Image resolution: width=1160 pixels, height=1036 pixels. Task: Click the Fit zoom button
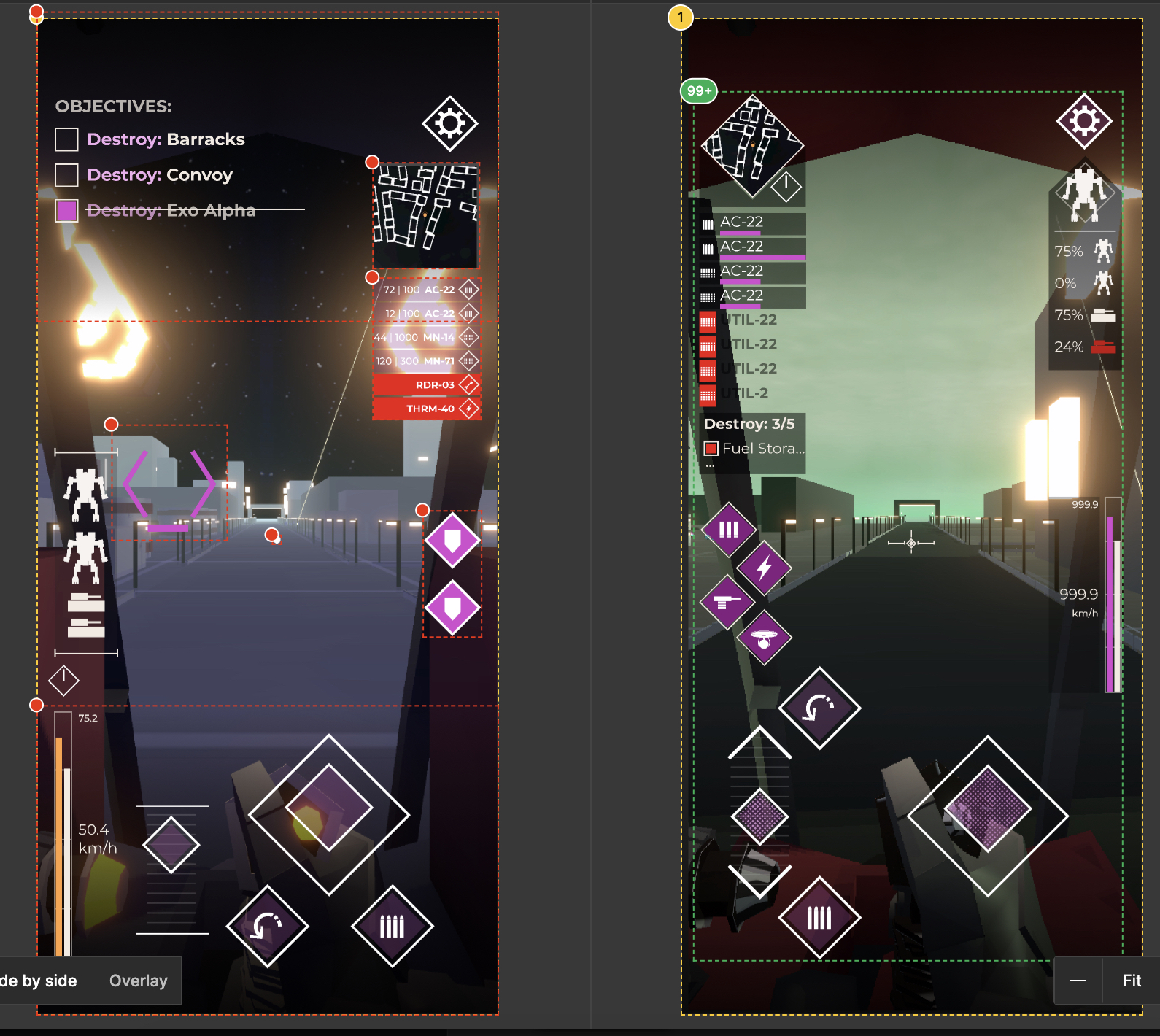point(1131,981)
